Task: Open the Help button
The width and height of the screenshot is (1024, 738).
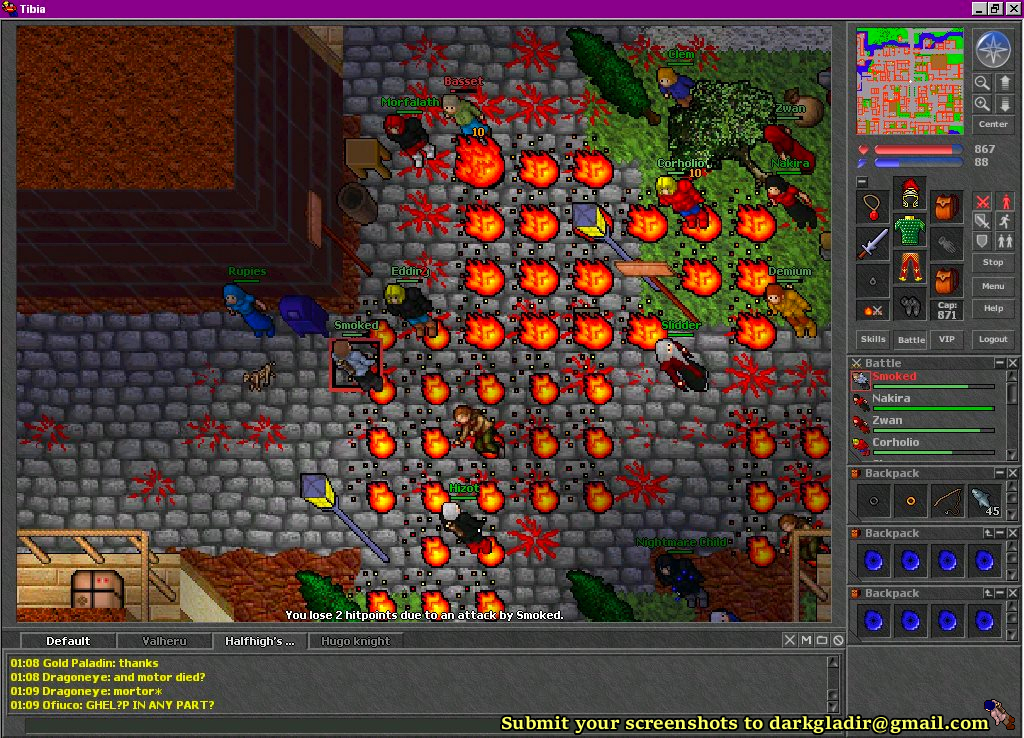Action: point(993,308)
